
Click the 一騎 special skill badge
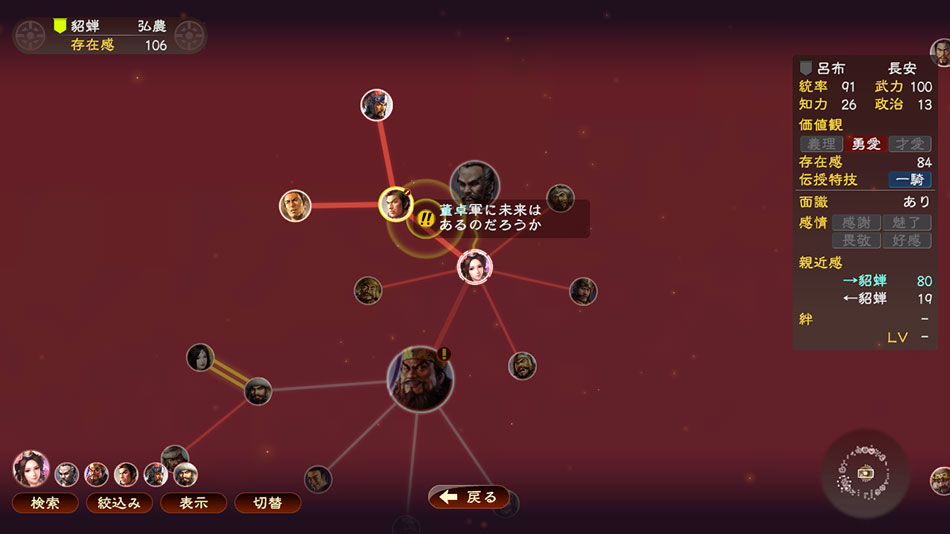tap(910, 180)
